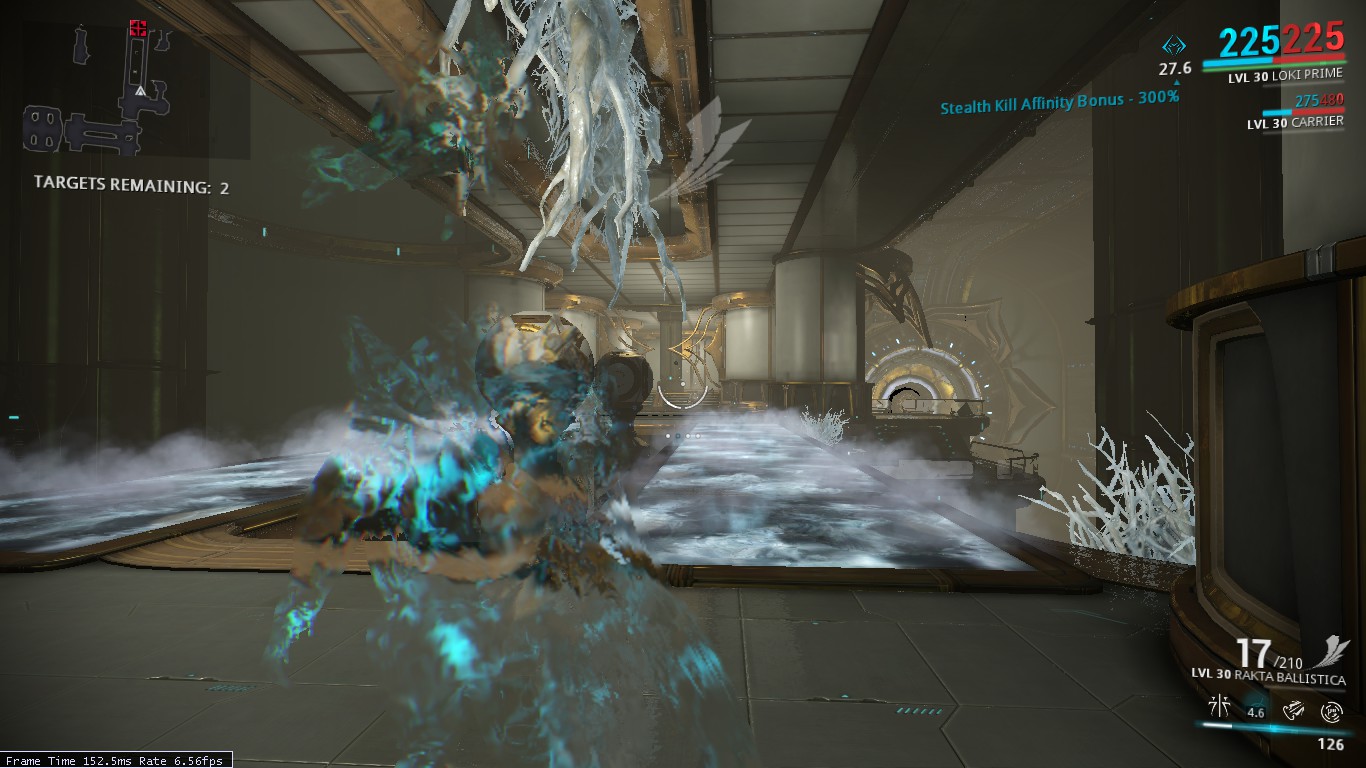Expand the ammo reserve count 210

coord(1289,662)
